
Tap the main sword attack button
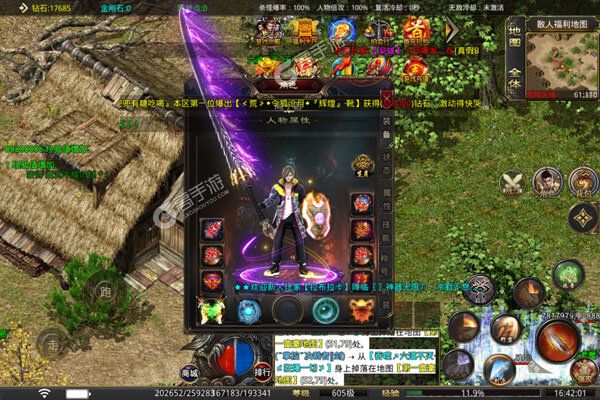tap(557, 341)
